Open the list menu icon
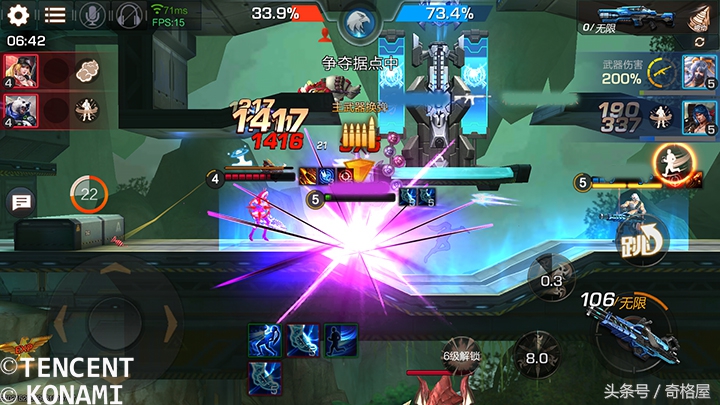This screenshot has width=720, height=405. pyautogui.click(x=55, y=15)
